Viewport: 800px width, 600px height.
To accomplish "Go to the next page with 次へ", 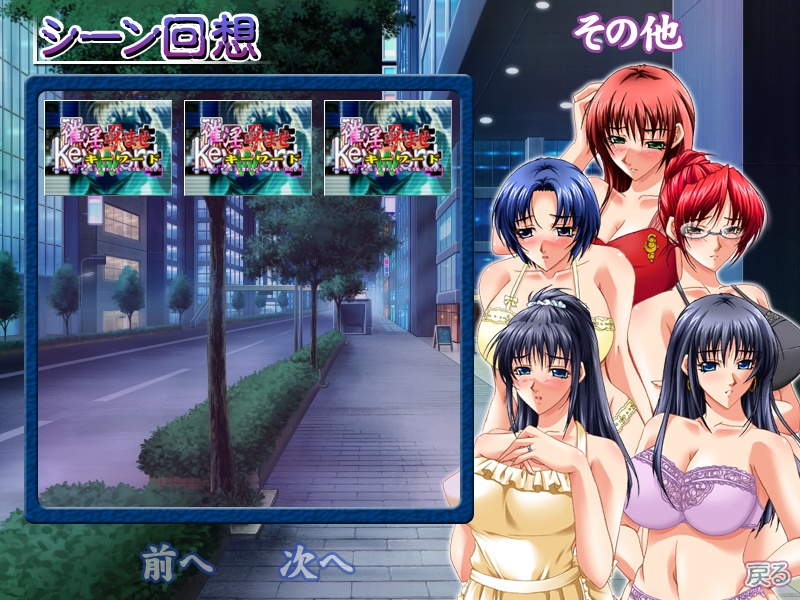I will [317, 562].
